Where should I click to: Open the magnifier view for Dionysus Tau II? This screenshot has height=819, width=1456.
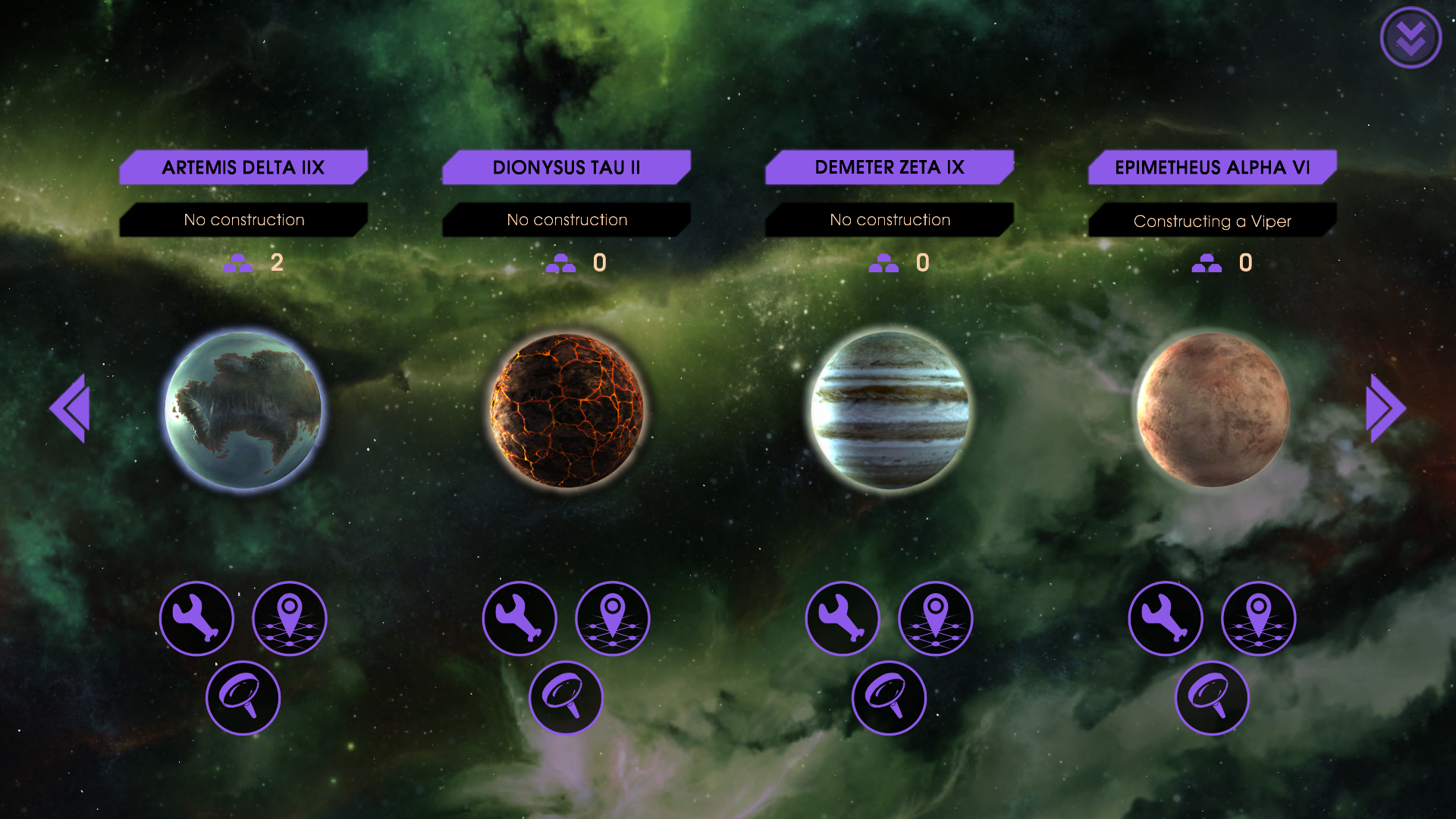(x=566, y=697)
